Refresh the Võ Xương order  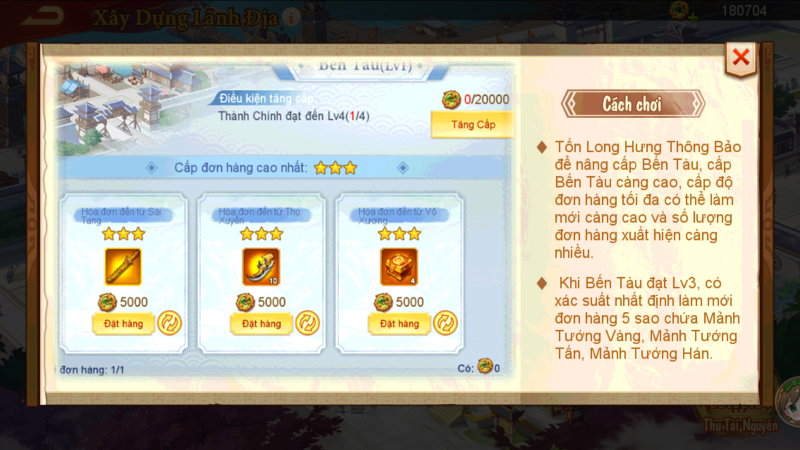coord(445,324)
